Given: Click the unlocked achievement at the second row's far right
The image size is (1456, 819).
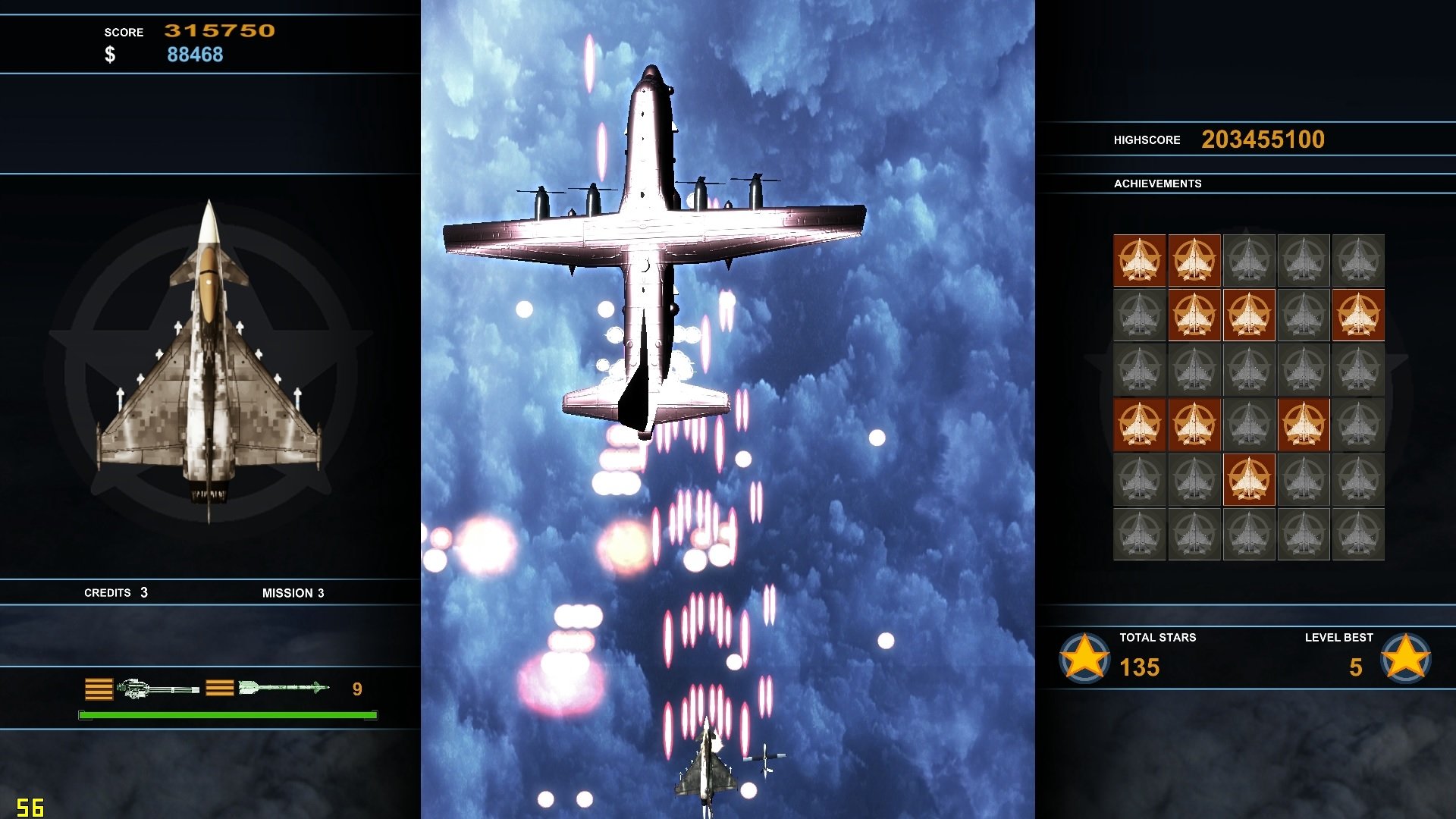Looking at the screenshot, I should coord(1357,316).
